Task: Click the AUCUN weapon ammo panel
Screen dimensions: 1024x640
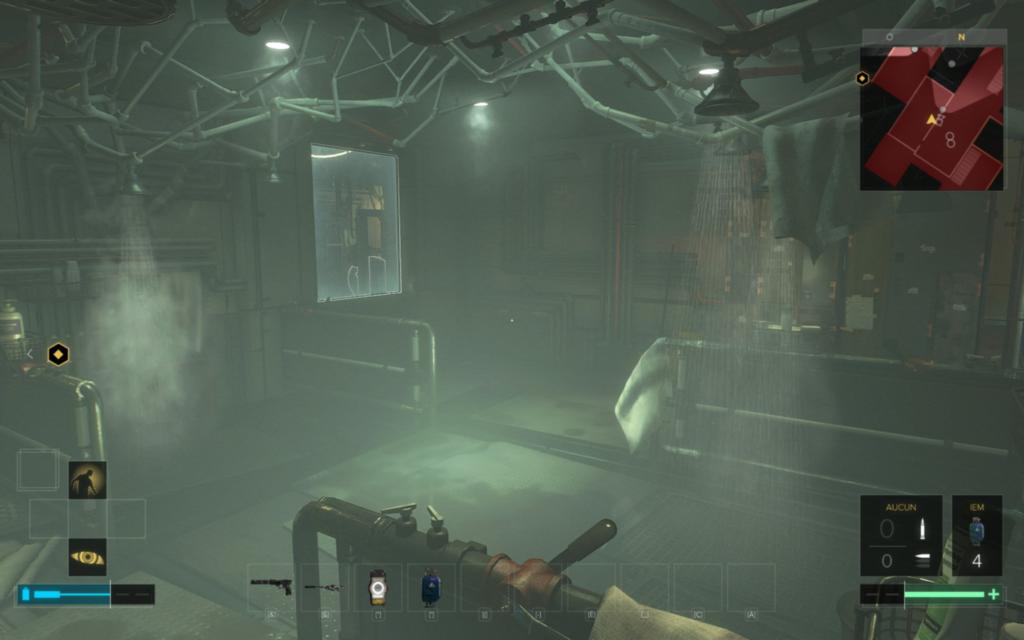Action: pyautogui.click(x=900, y=535)
